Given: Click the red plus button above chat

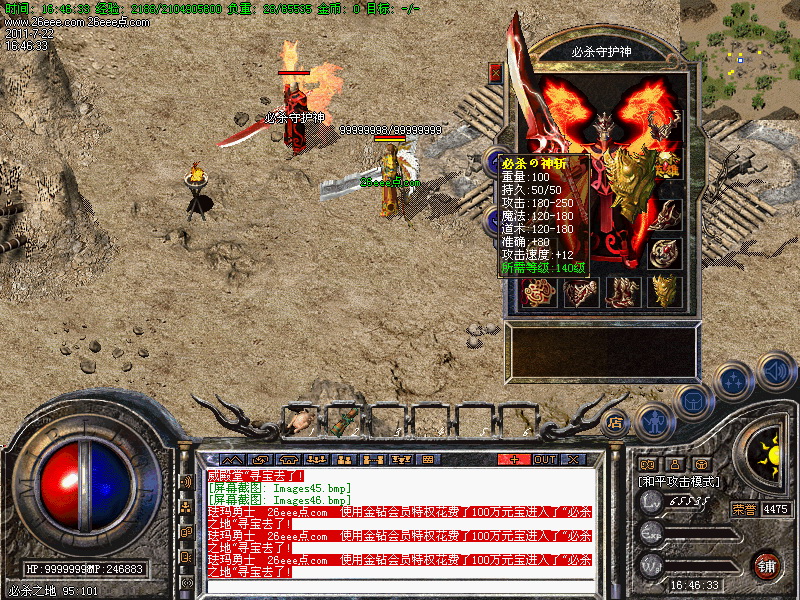Looking at the screenshot, I should (514, 459).
